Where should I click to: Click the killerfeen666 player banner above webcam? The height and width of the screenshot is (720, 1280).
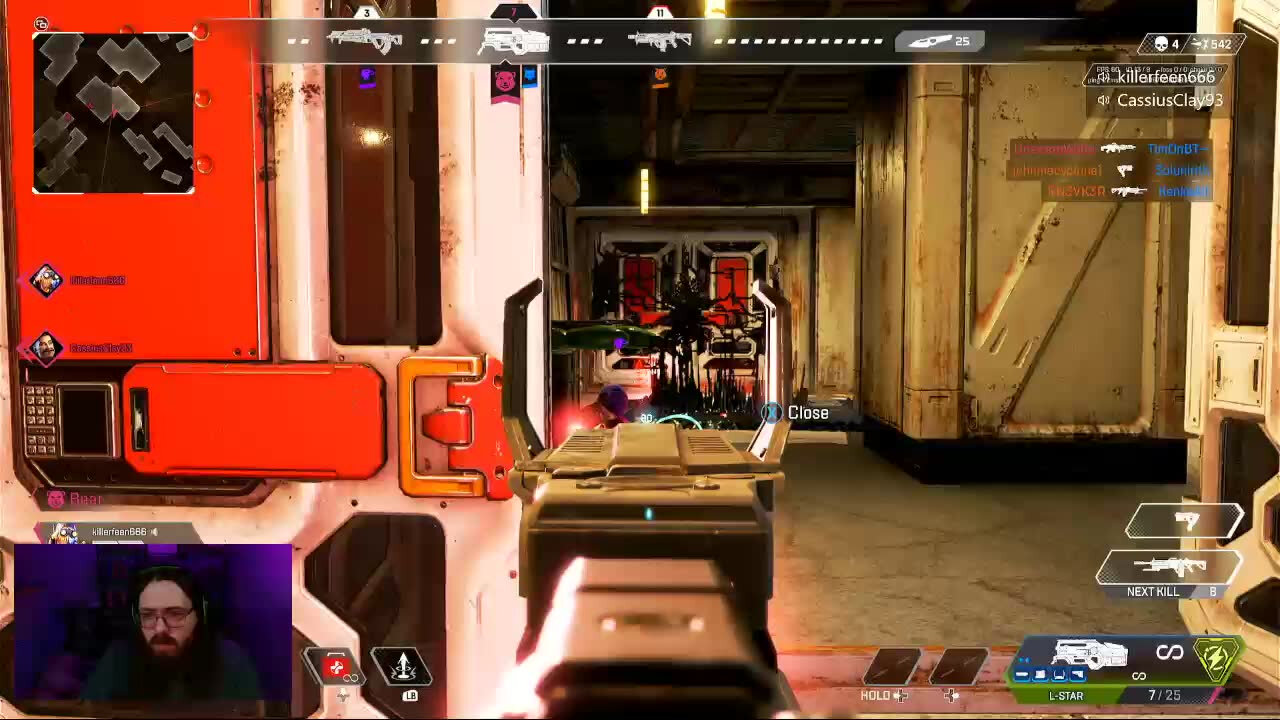[110, 532]
